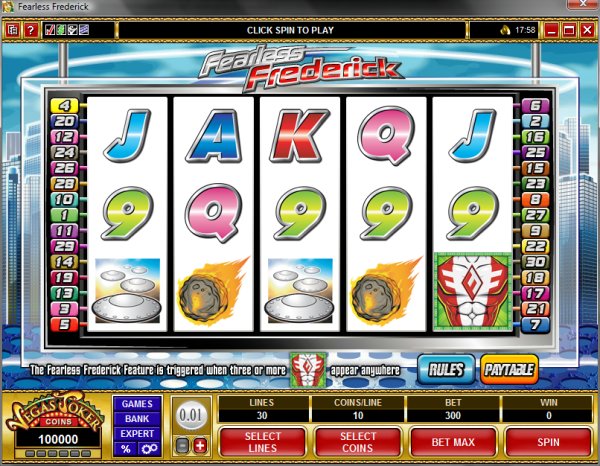Increase coin size with the red plus
Image resolution: width=600 pixels, height=466 pixels.
point(200,443)
